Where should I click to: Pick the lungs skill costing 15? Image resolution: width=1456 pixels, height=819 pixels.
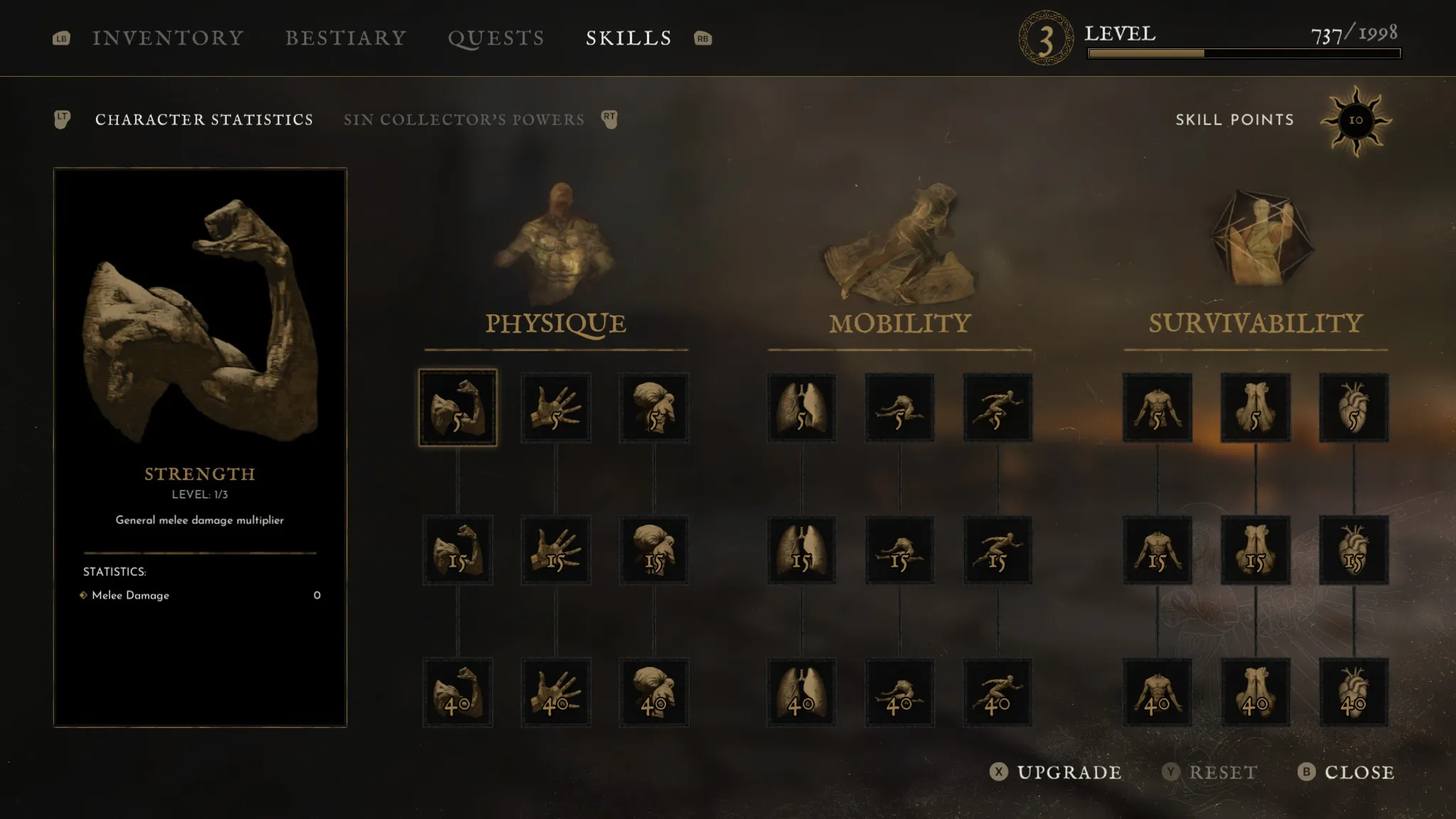coord(802,550)
